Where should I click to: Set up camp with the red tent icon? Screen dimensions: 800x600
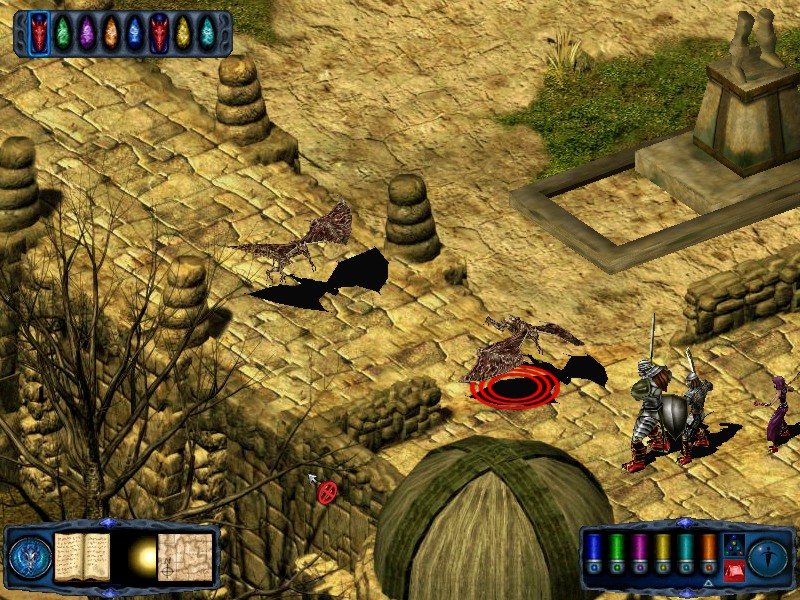coord(732,569)
